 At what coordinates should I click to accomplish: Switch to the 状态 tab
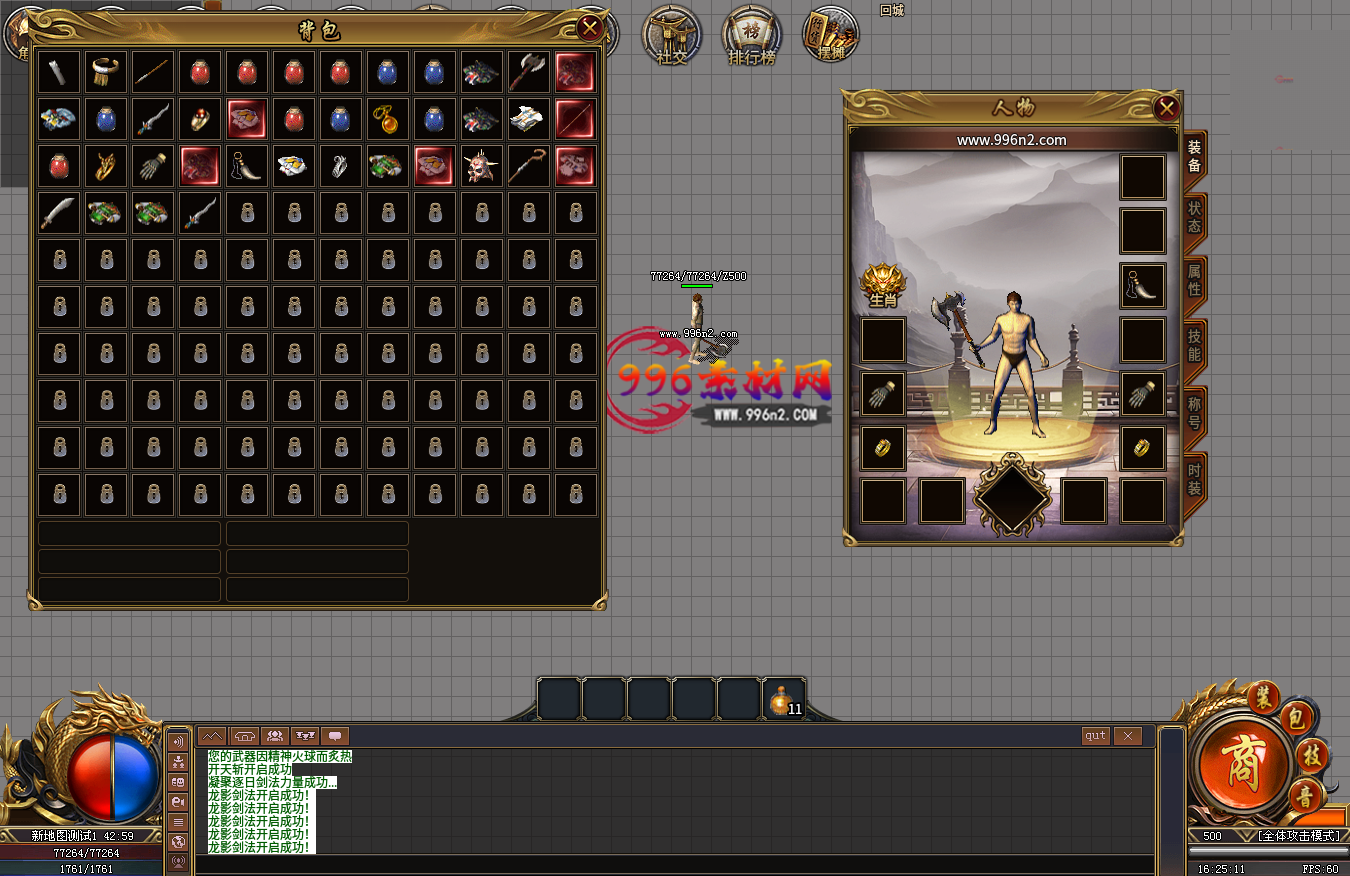(1194, 217)
